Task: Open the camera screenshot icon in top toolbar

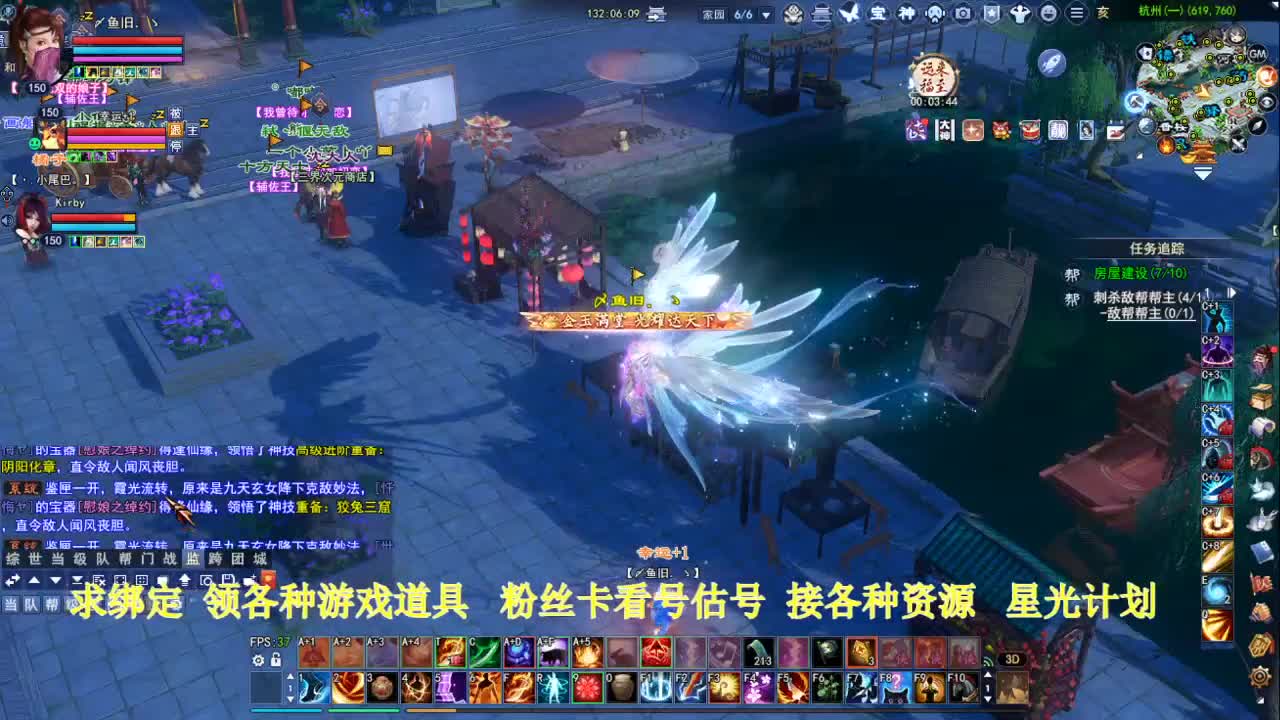Action: (x=964, y=14)
